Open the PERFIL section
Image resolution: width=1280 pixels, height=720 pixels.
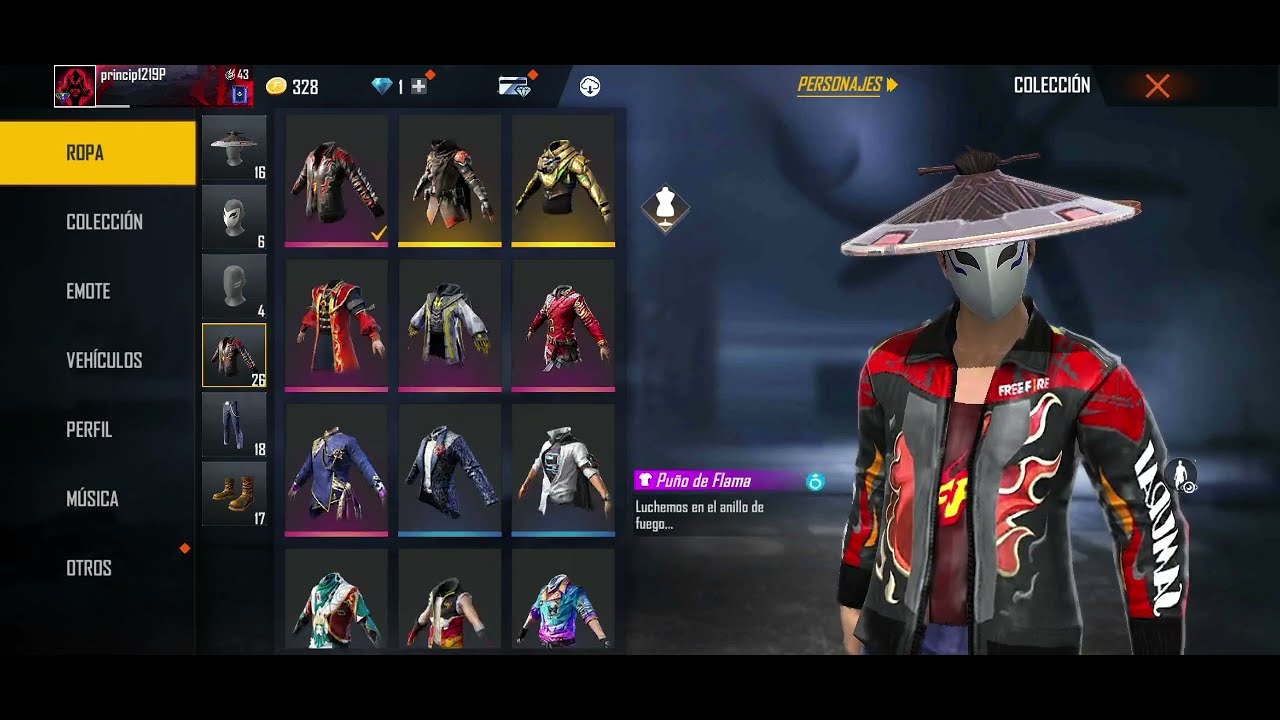89,429
